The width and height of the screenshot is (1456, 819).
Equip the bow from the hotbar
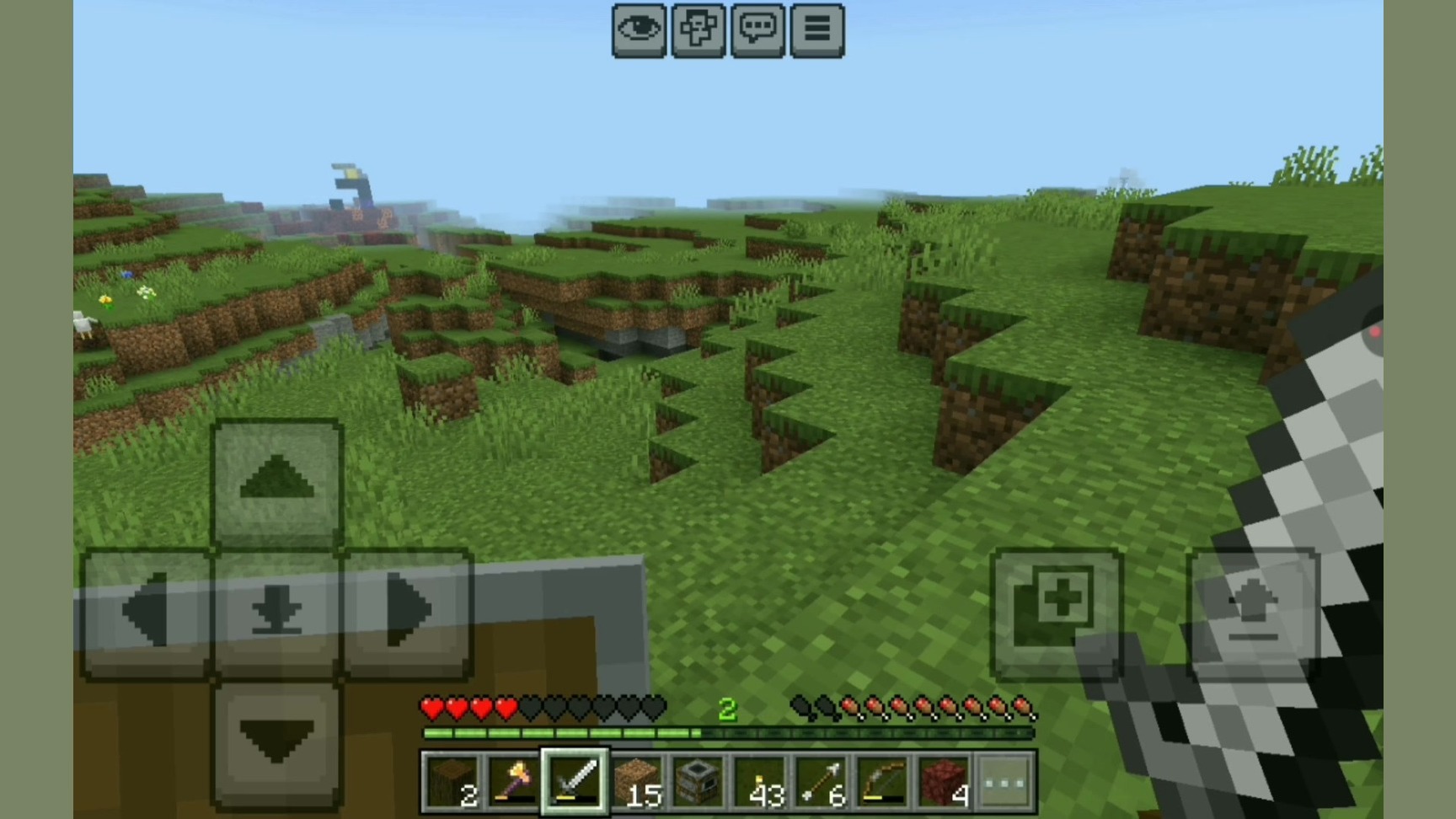click(882, 782)
